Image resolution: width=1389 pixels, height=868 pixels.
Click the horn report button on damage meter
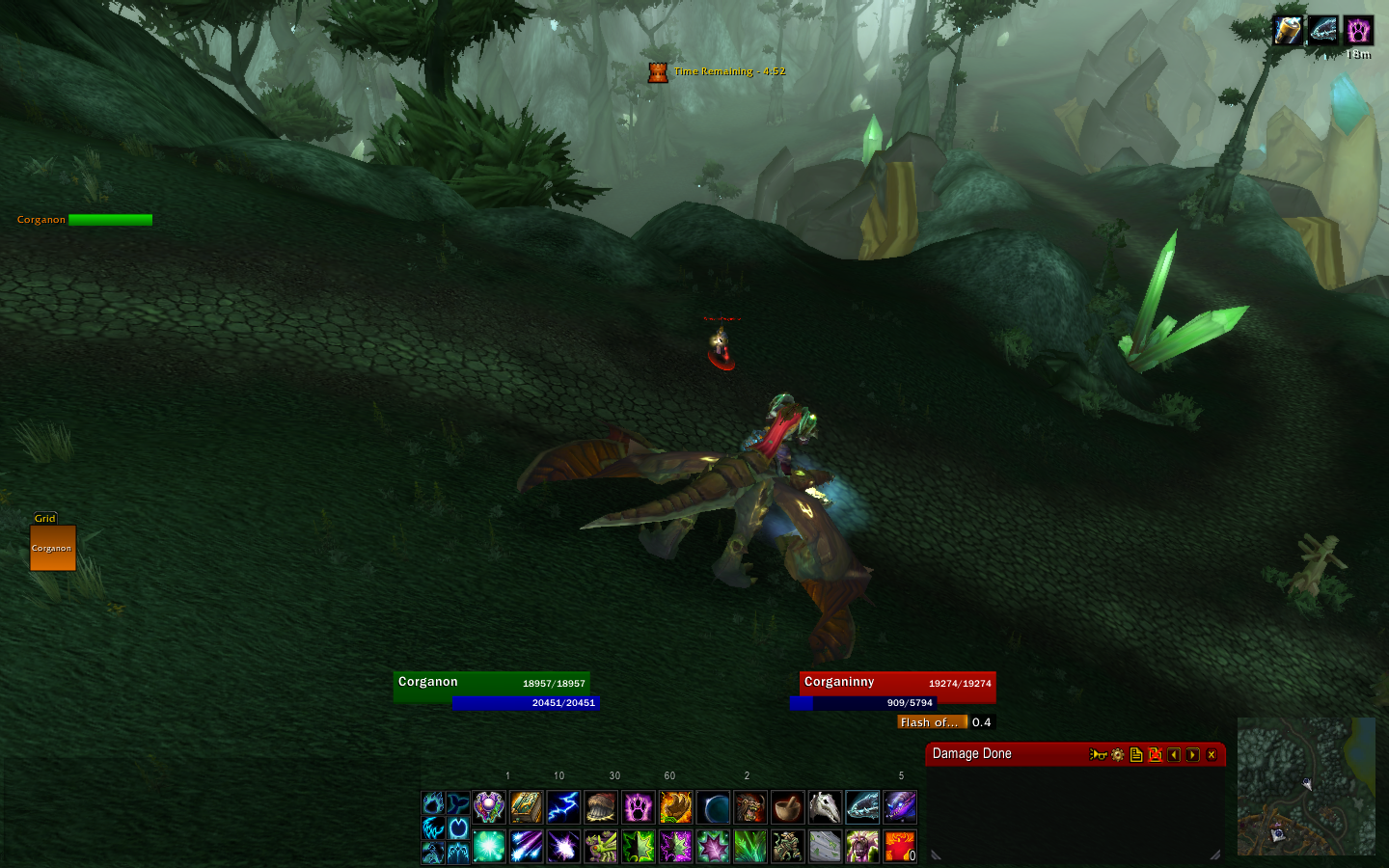[1098, 755]
